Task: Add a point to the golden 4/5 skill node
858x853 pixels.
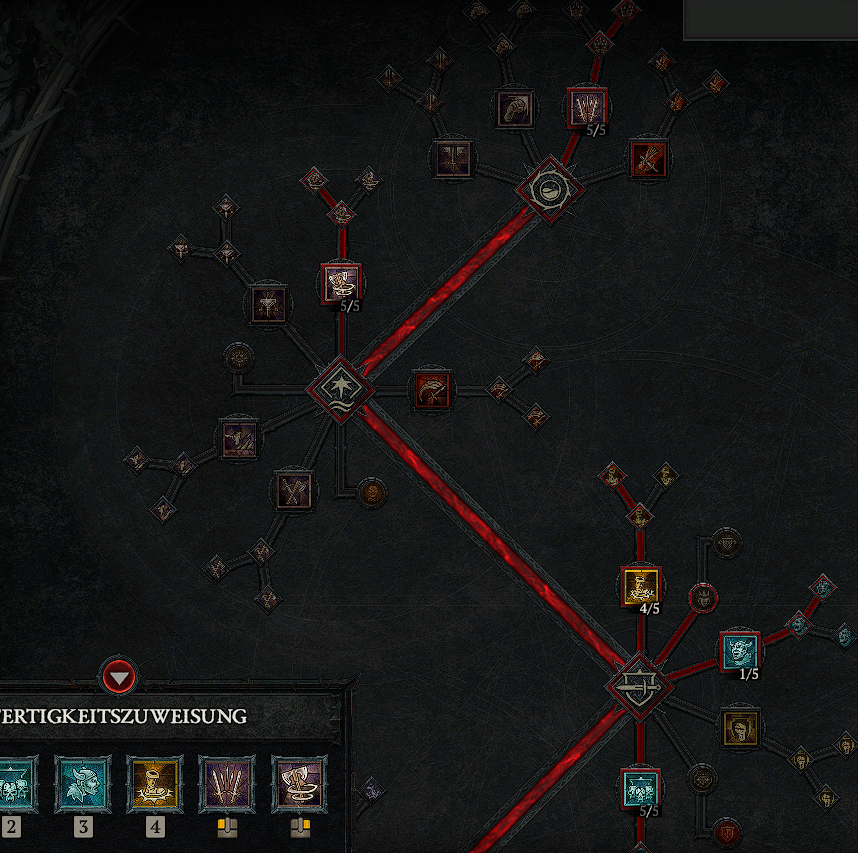Action: [x=640, y=586]
